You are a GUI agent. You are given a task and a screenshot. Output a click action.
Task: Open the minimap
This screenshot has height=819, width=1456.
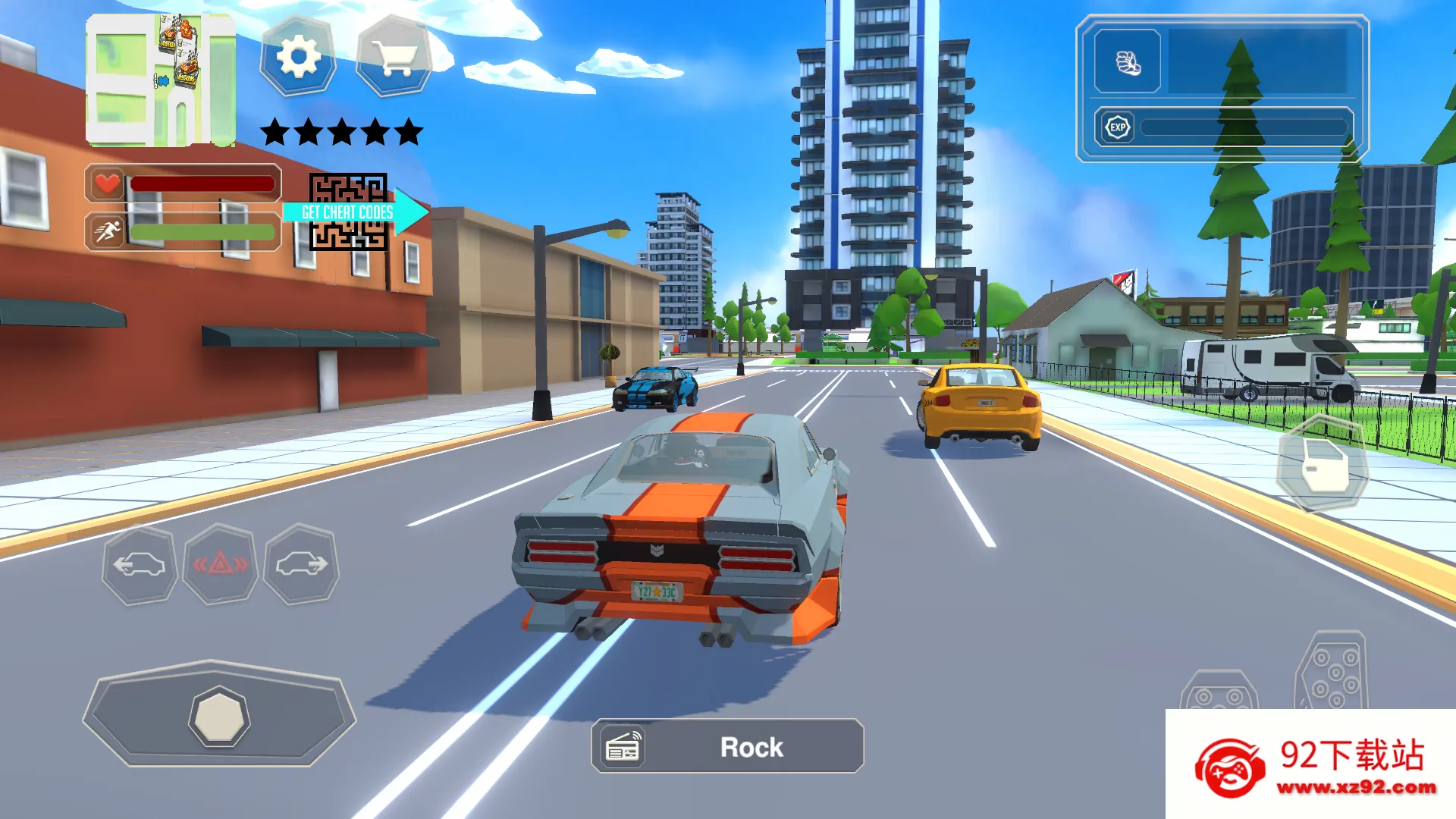(x=160, y=80)
